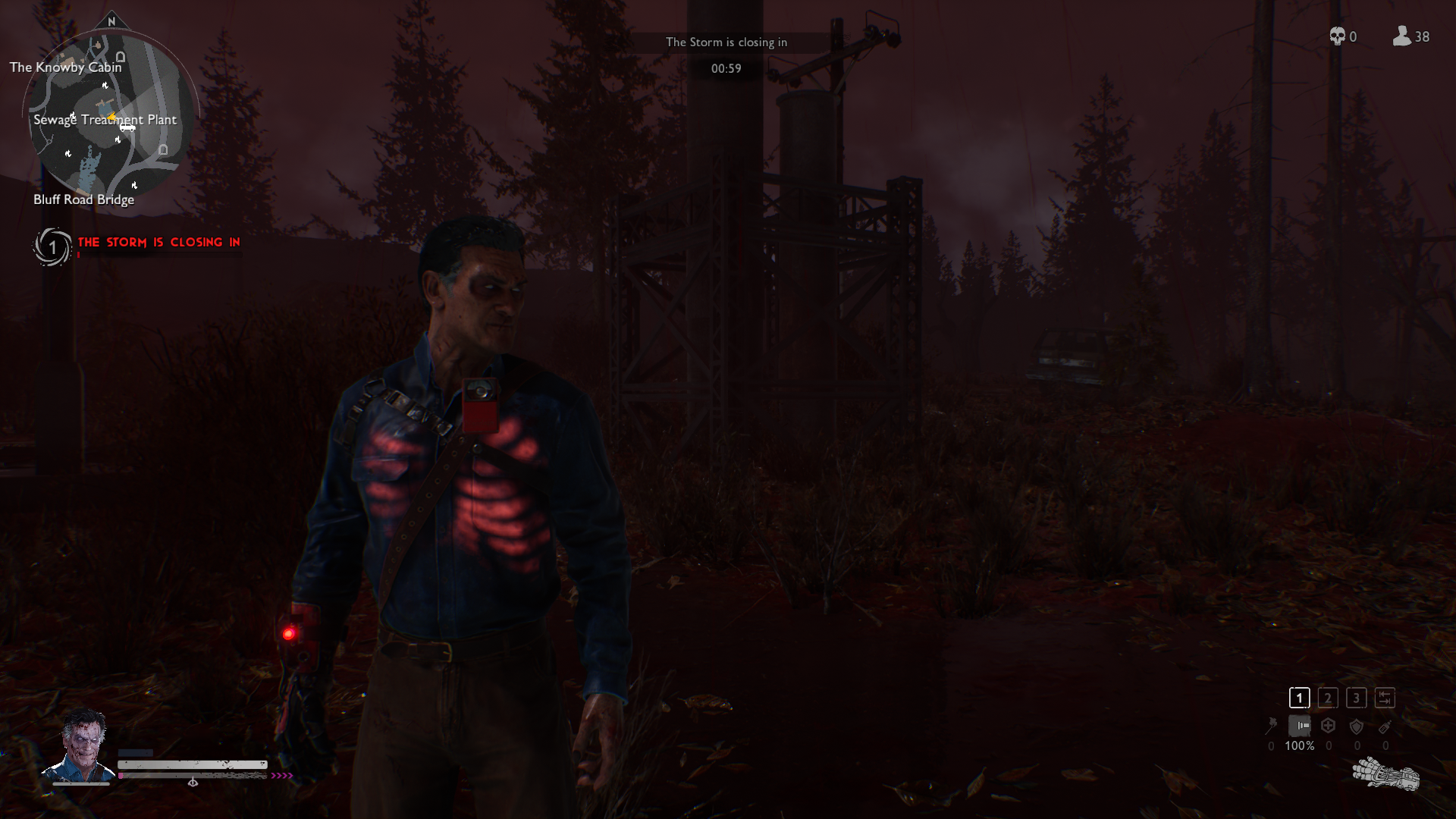Click the white car marker on minimap
The width and height of the screenshot is (1456, 819).
pos(127,127)
